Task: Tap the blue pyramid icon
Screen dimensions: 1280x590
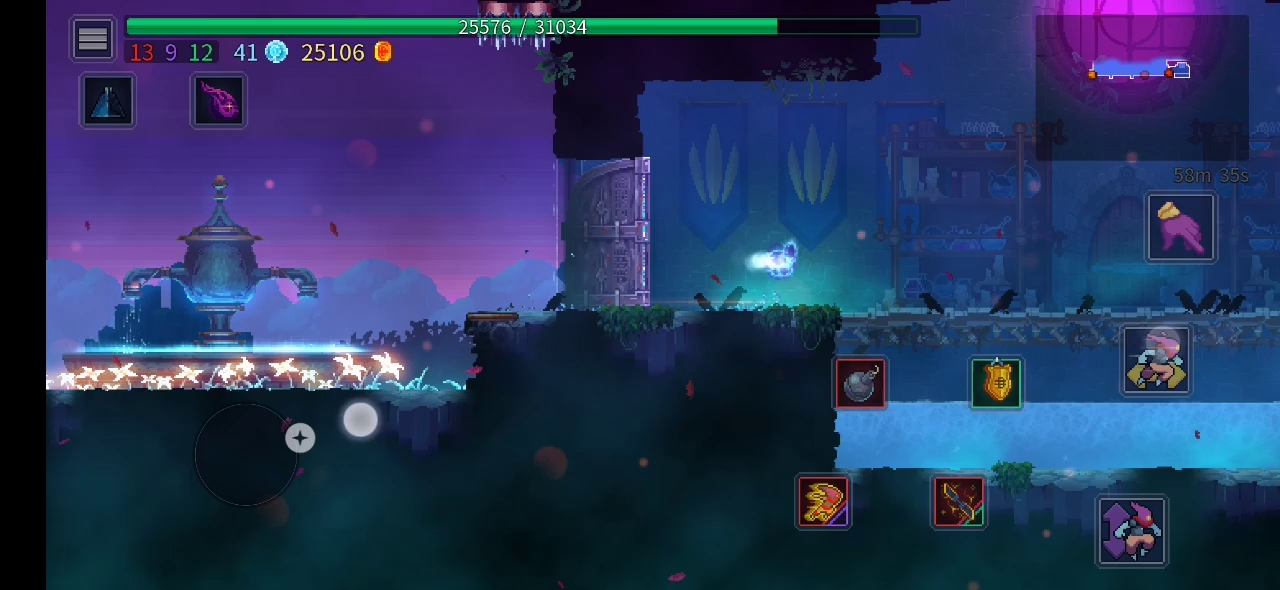Action: coord(108,101)
